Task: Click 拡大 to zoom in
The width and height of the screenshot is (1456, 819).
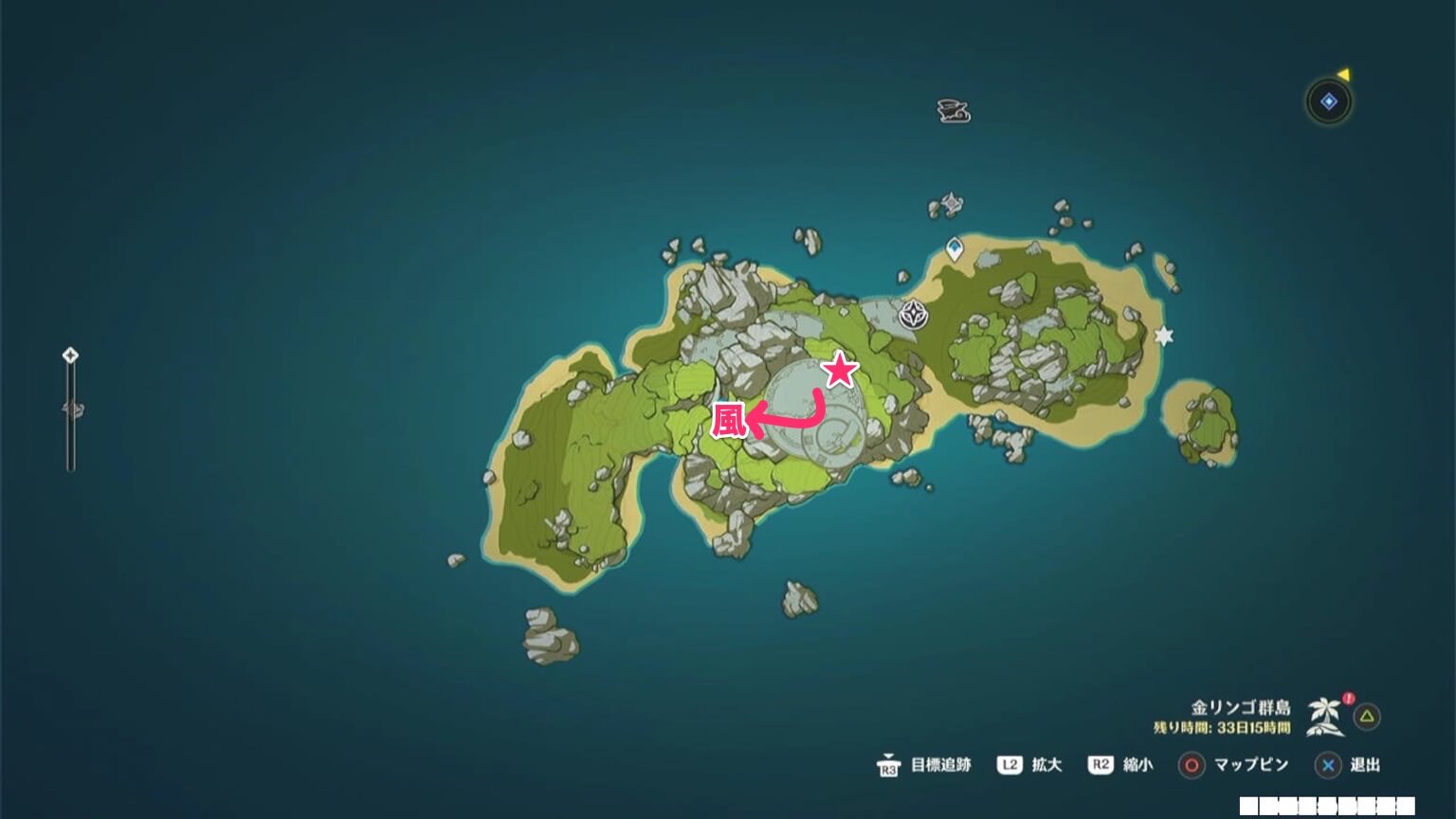Action: point(1047,765)
